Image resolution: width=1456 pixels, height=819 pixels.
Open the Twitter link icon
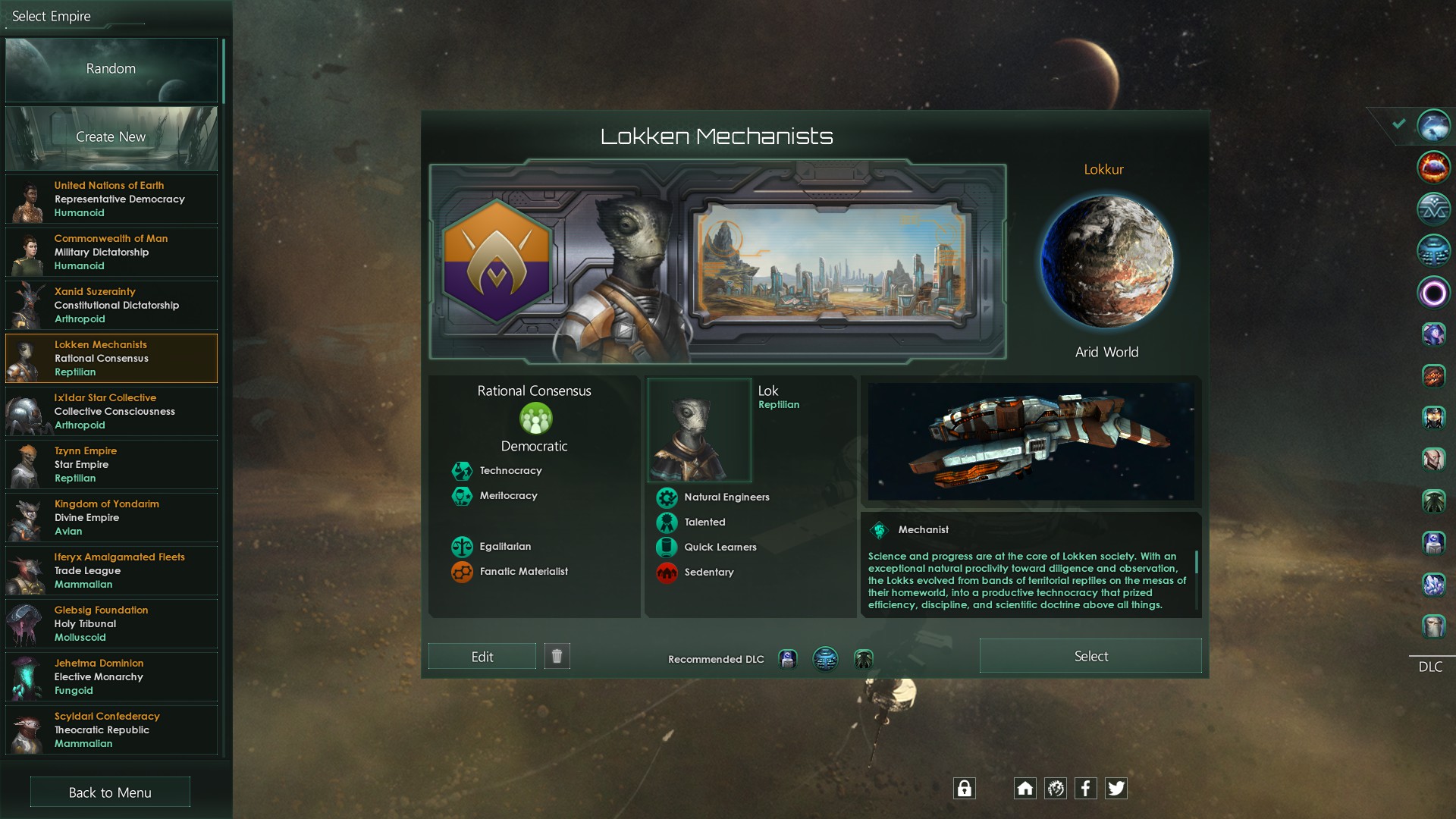point(1116,789)
